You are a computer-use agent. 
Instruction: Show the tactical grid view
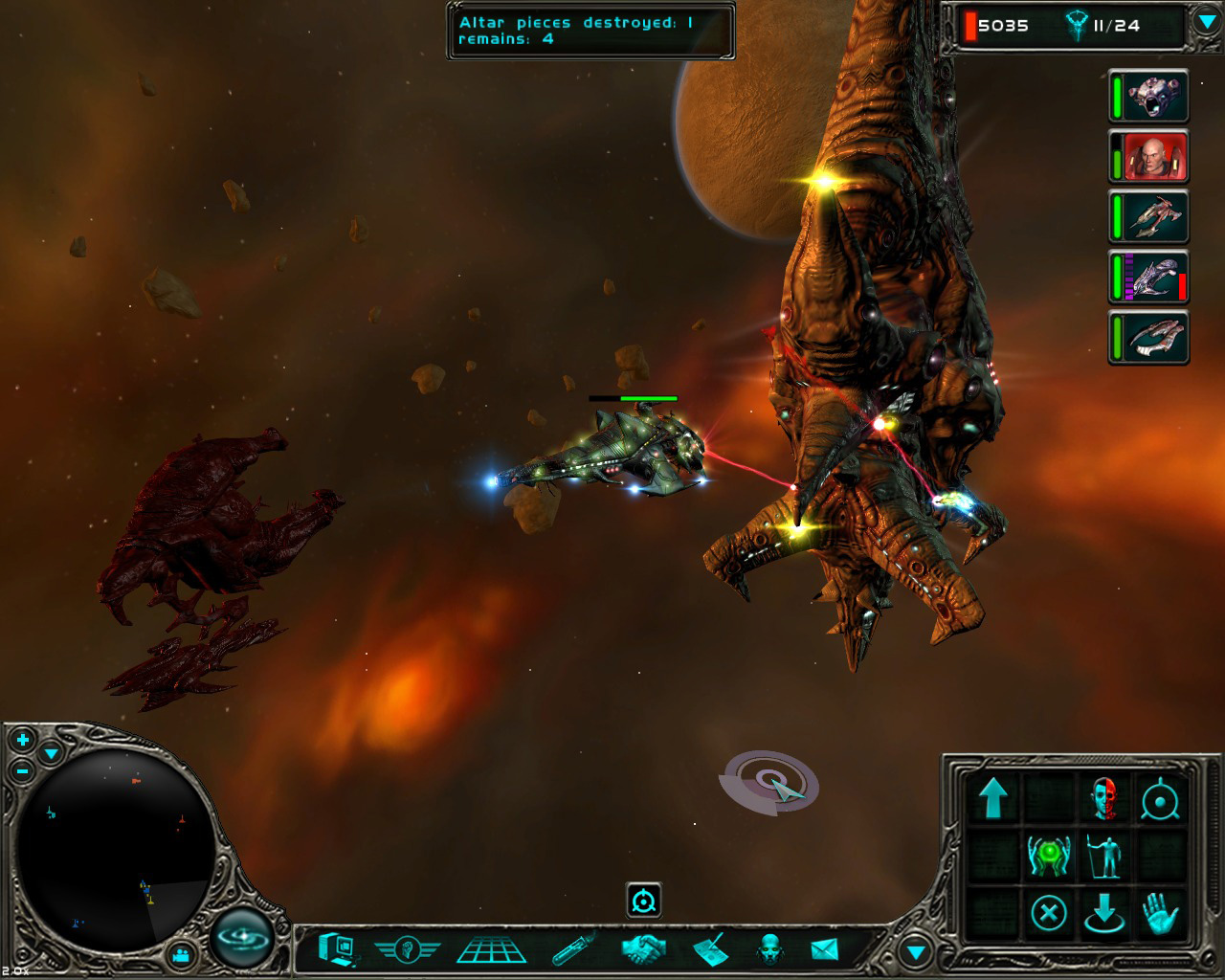coord(491,949)
